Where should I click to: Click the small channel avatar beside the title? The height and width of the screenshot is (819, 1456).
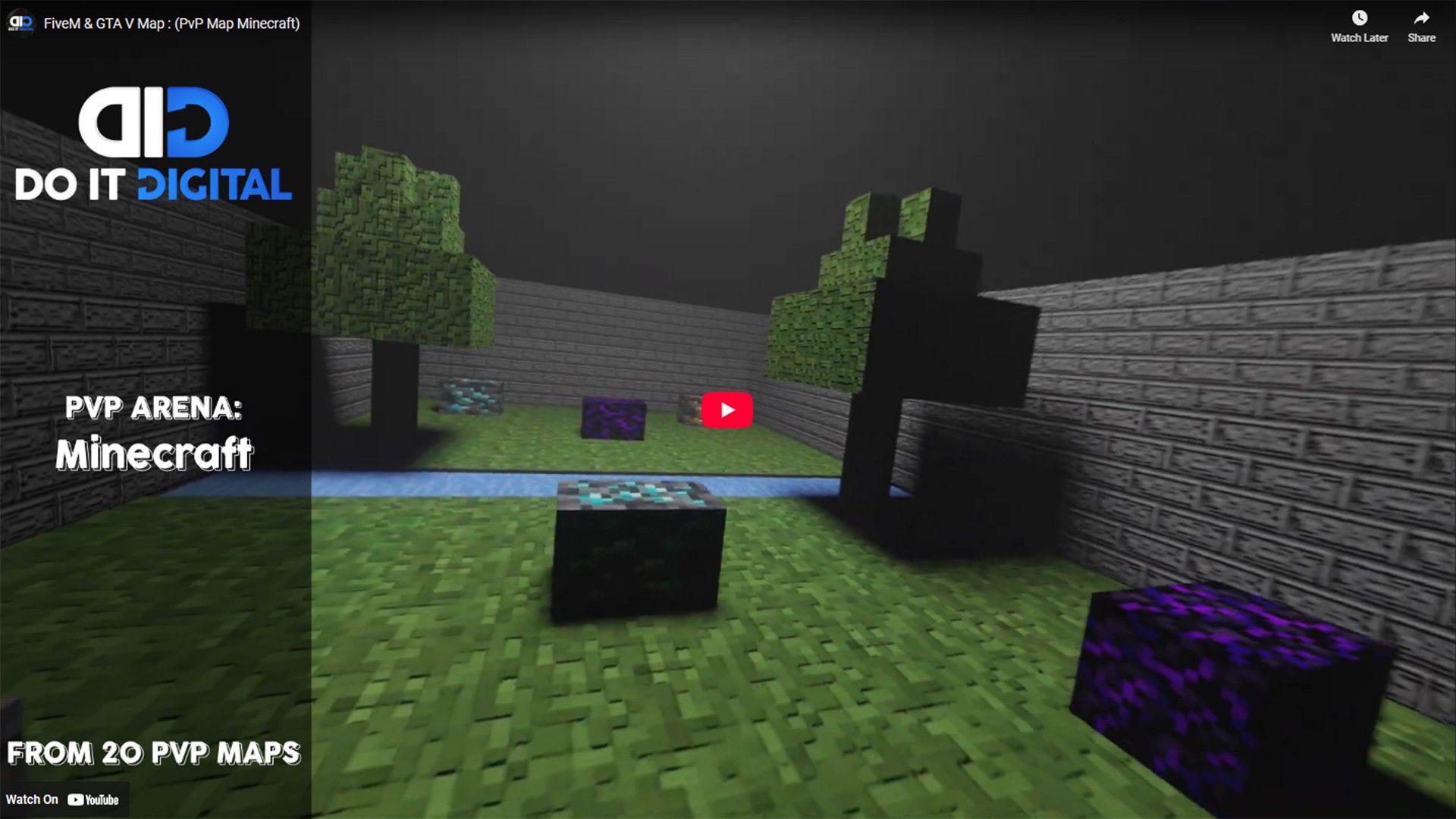click(20, 23)
